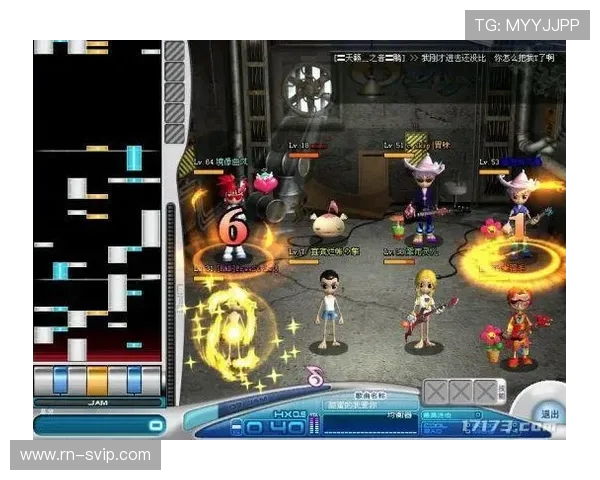Hit the orange center key of the keyboard
The height and width of the screenshot is (480, 600).
[x=97, y=381]
